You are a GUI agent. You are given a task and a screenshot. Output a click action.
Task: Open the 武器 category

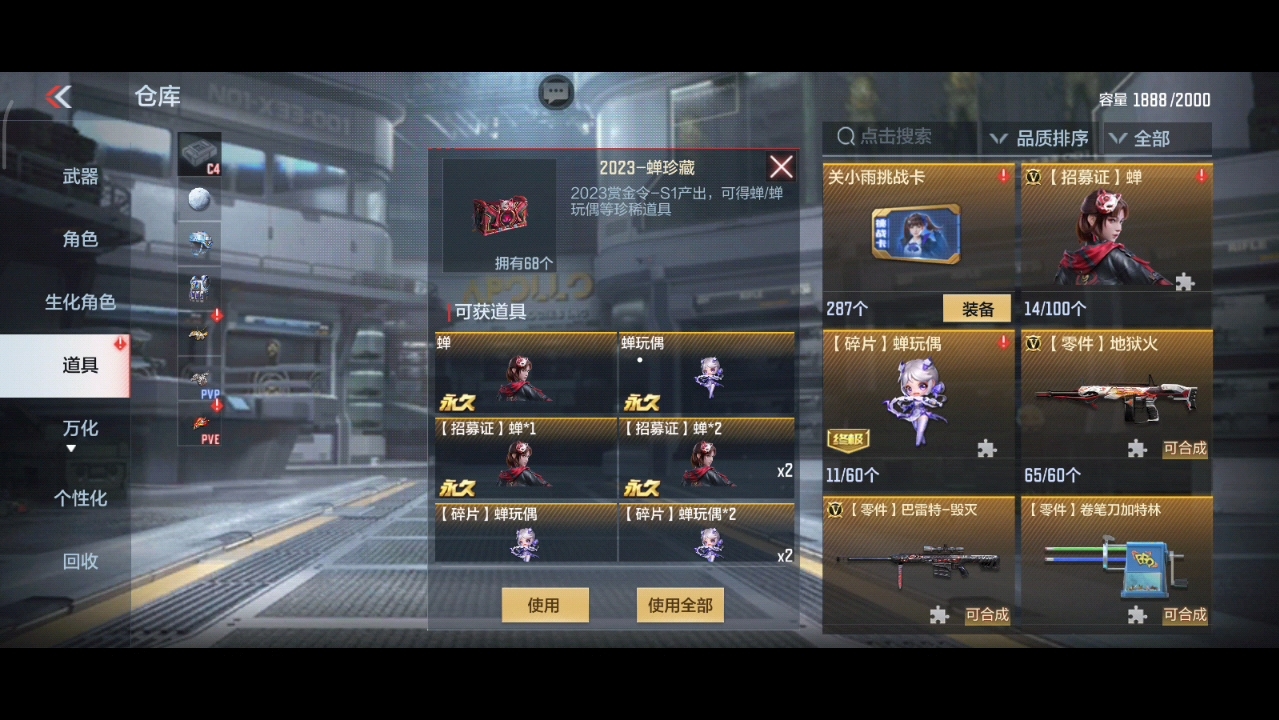80,177
